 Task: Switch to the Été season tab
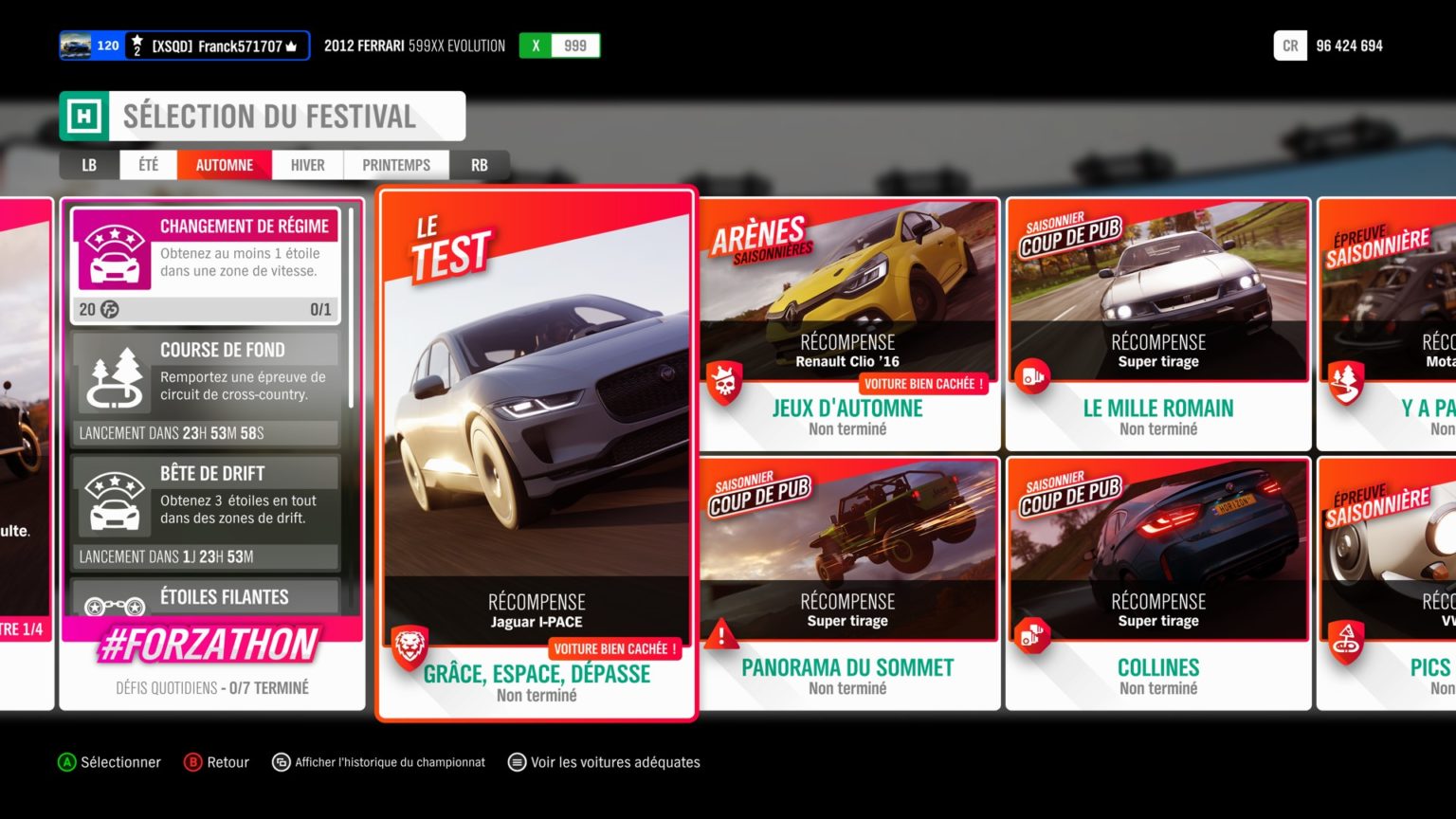[148, 165]
